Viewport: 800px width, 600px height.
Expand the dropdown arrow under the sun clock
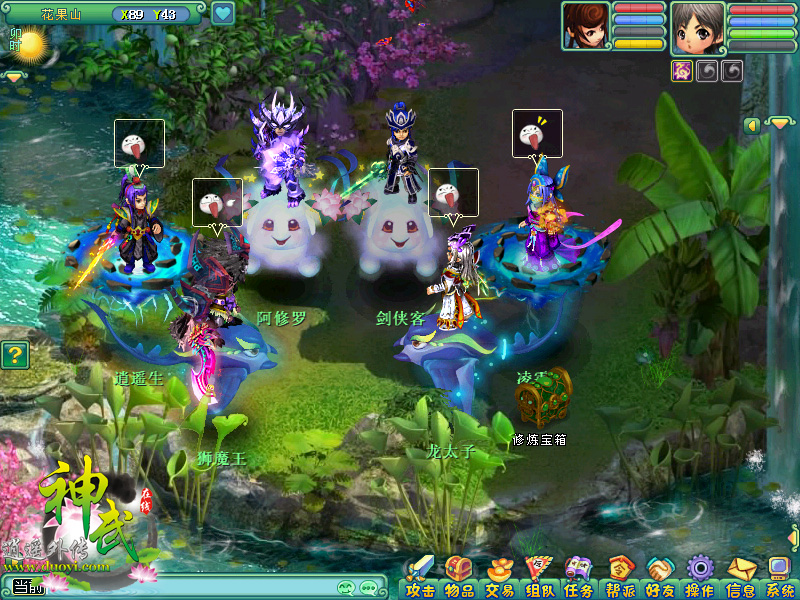point(14,77)
